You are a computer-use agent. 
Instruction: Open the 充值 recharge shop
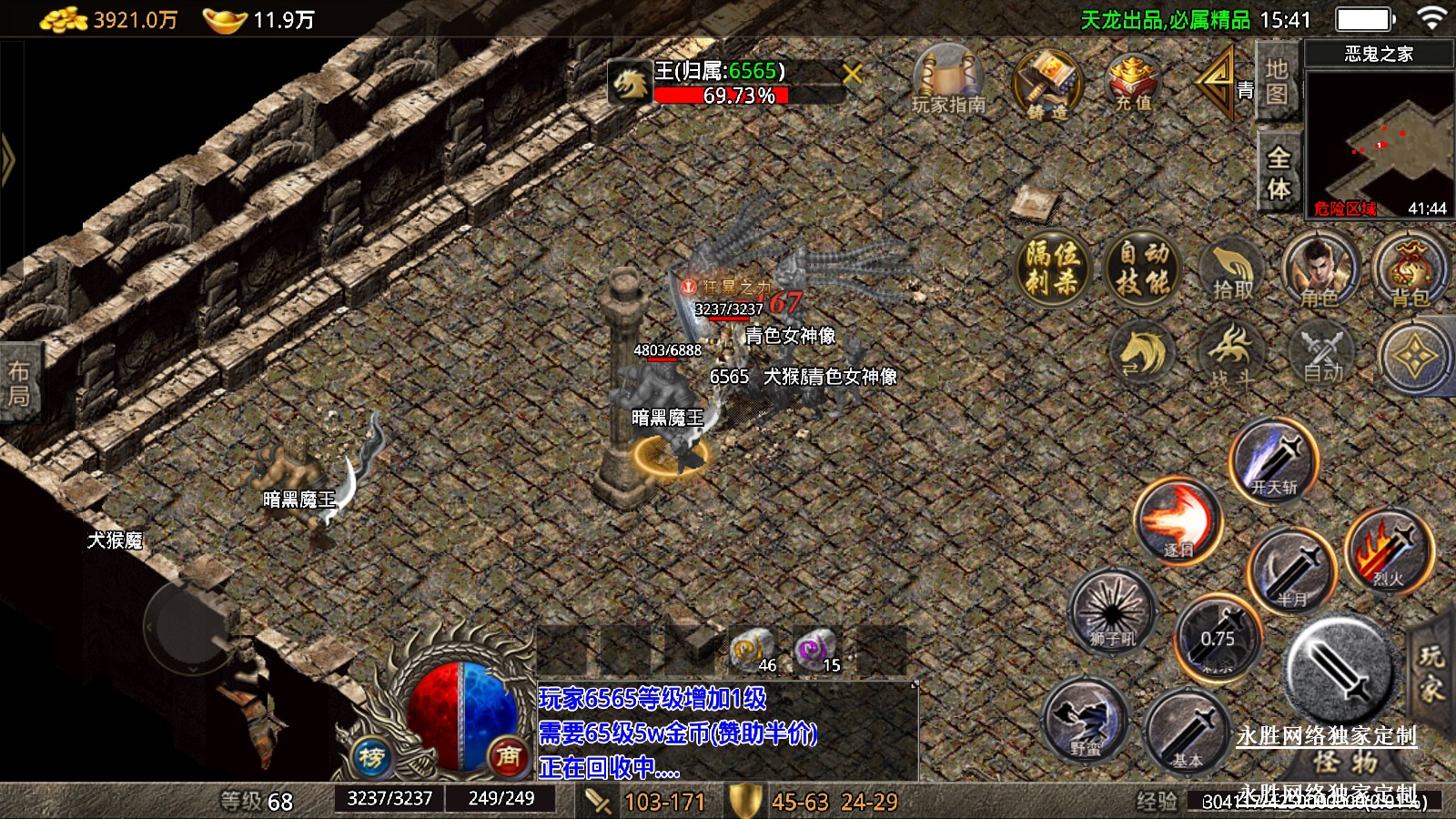click(1133, 82)
